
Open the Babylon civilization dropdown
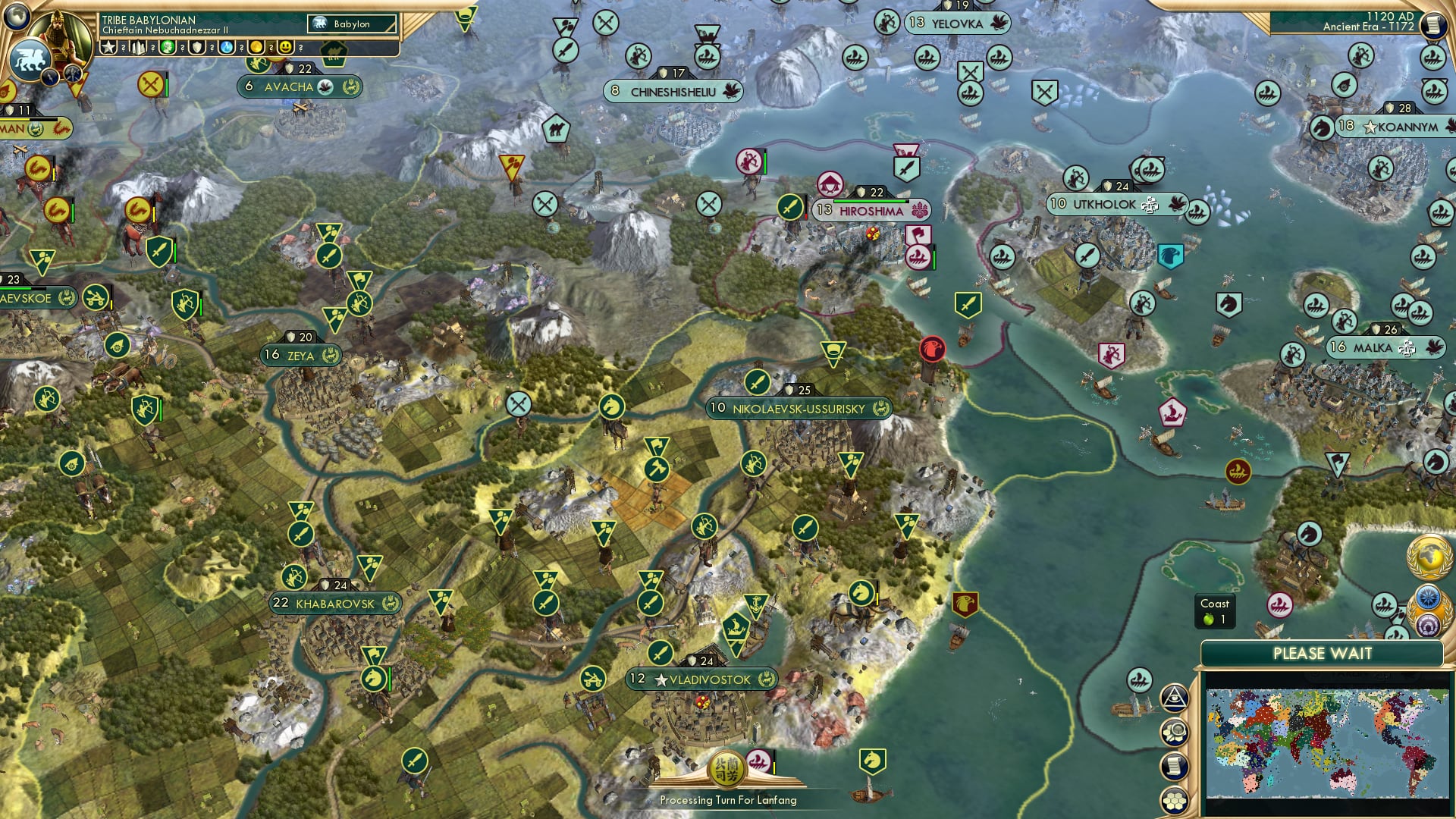(353, 24)
